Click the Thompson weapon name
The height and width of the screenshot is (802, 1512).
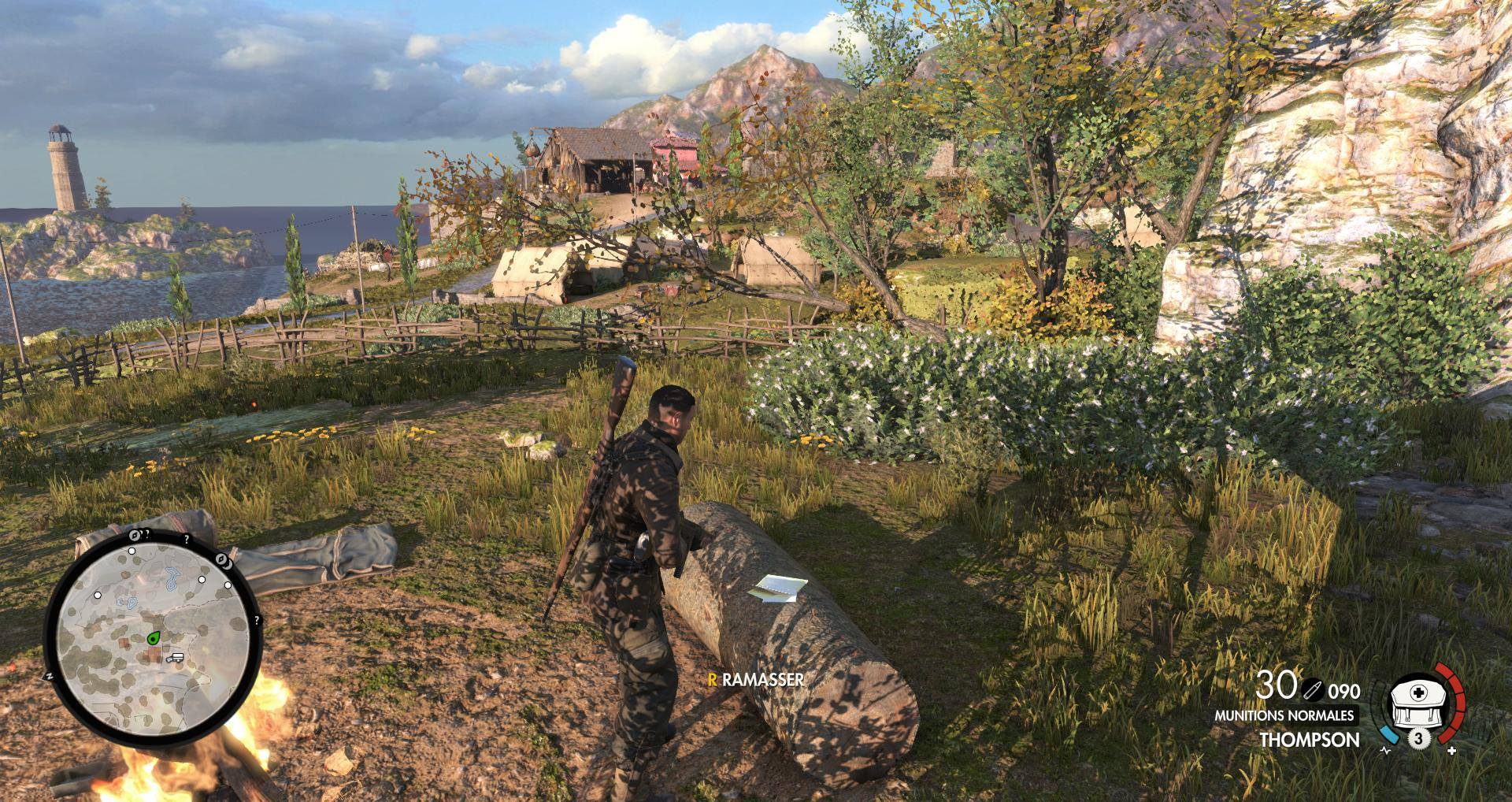[x=1309, y=740]
